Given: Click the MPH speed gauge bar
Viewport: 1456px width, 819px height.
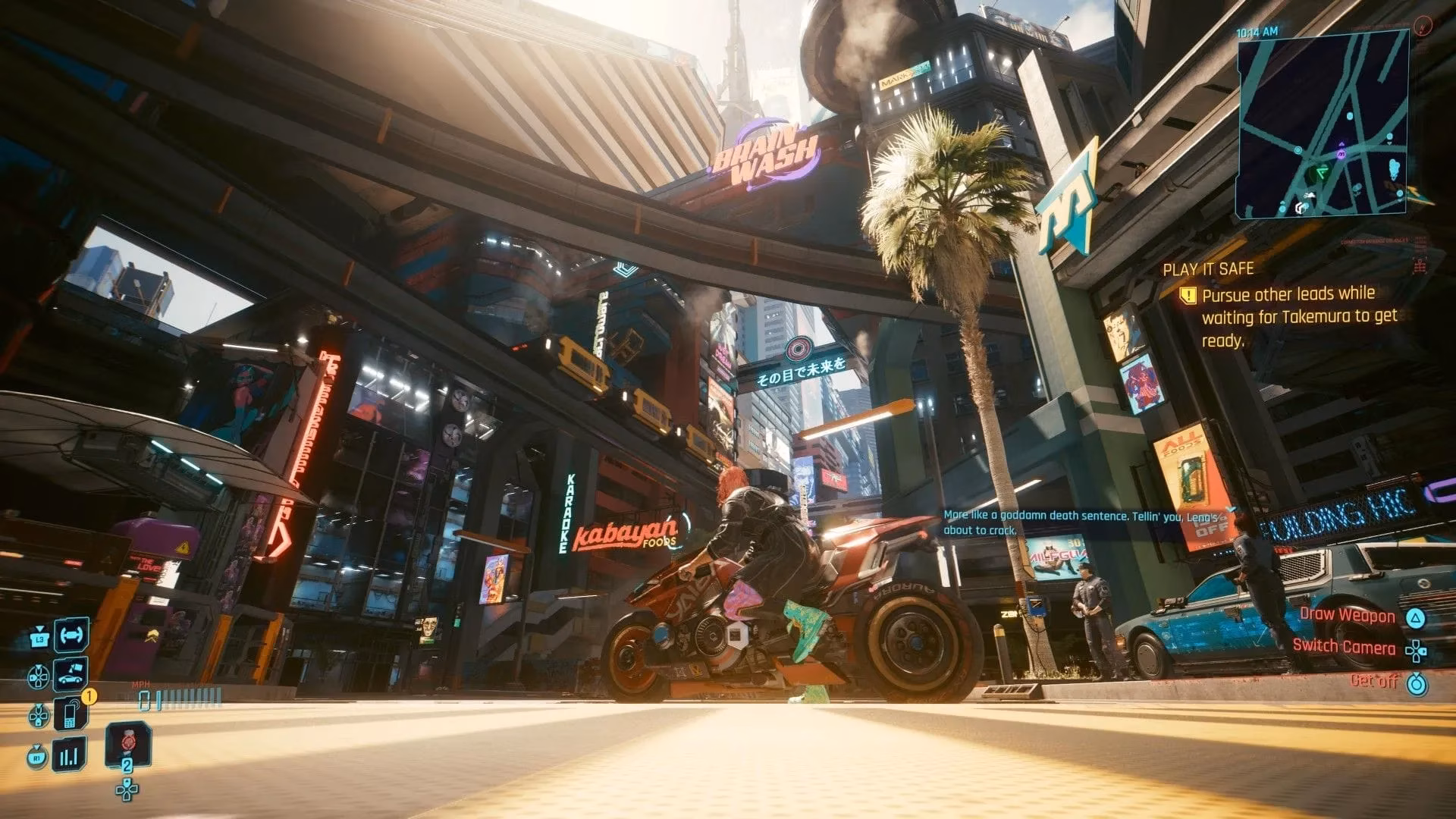Looking at the screenshot, I should (171, 696).
